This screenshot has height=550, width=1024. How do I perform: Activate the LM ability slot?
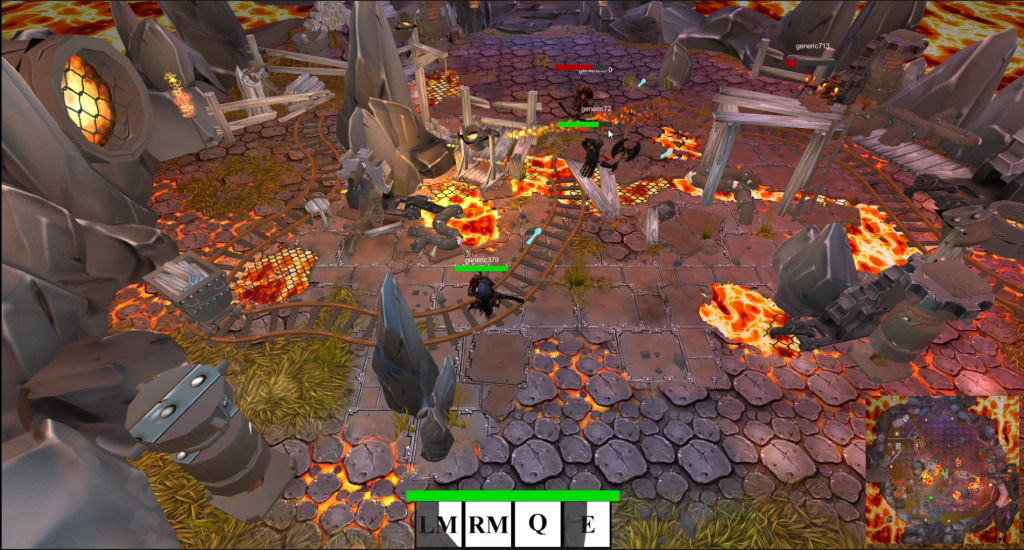[x=439, y=525]
